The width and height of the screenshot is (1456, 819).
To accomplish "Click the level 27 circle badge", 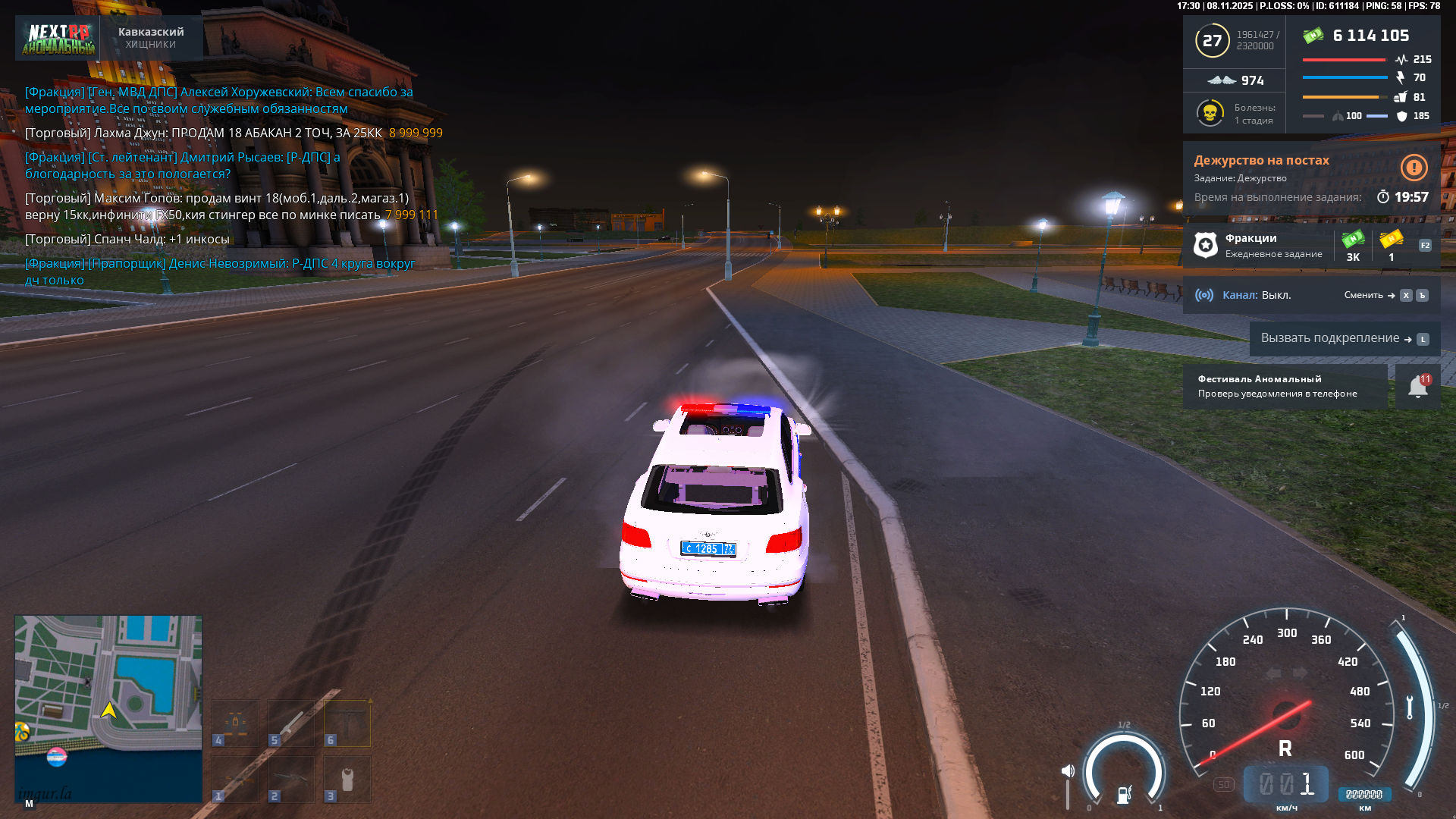I will (x=1212, y=40).
